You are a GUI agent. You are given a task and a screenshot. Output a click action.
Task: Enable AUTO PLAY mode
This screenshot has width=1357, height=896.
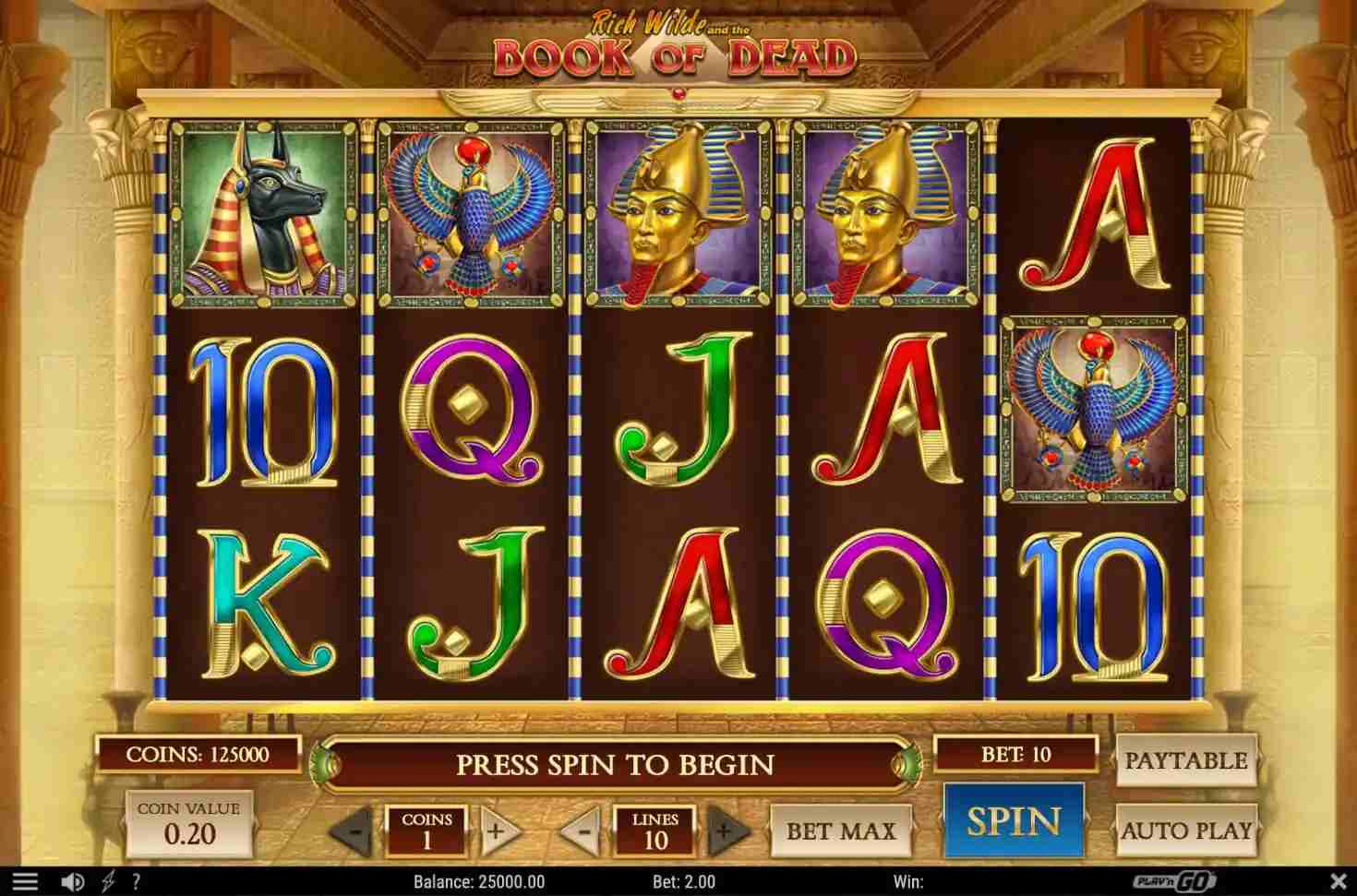pyautogui.click(x=1187, y=830)
